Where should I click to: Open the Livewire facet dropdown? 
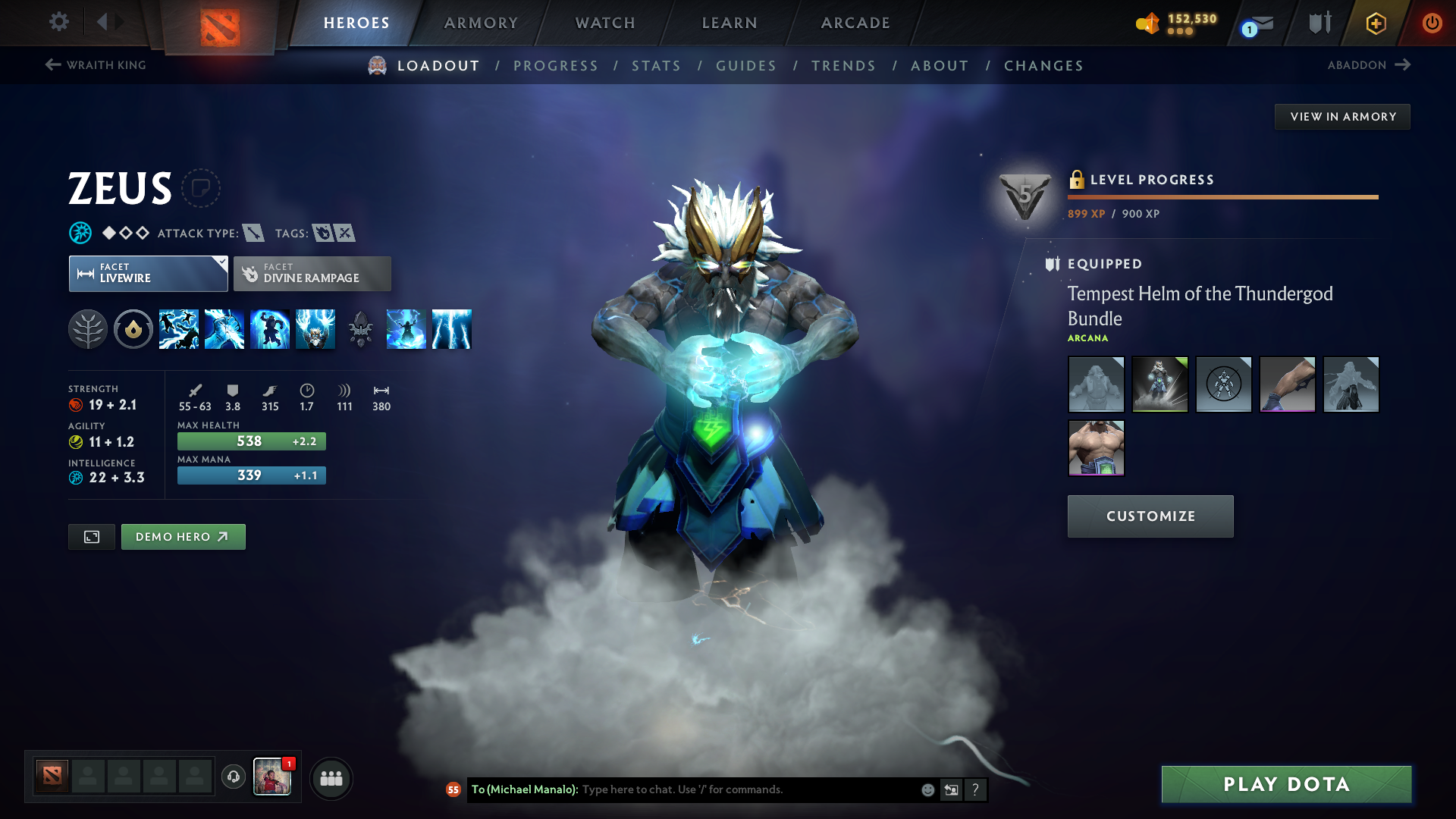(148, 273)
